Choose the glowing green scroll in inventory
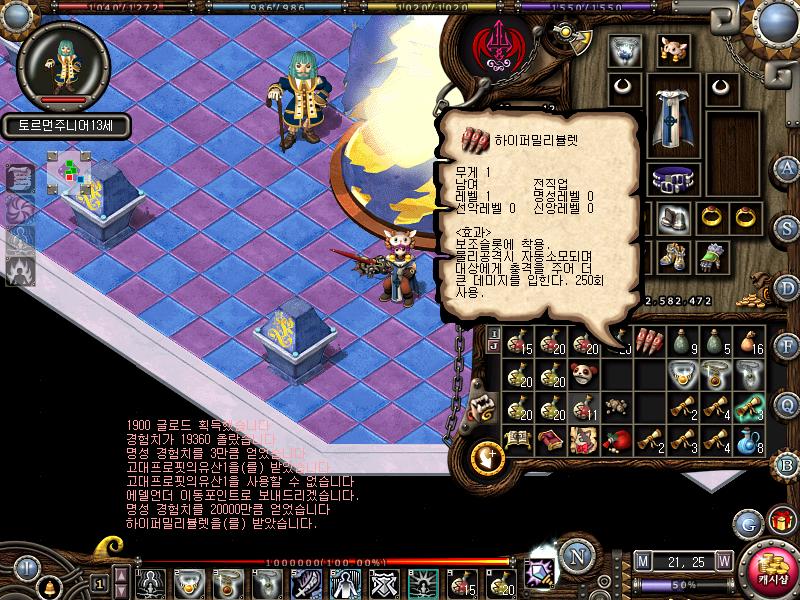Image resolution: width=800 pixels, height=600 pixels. (x=750, y=407)
